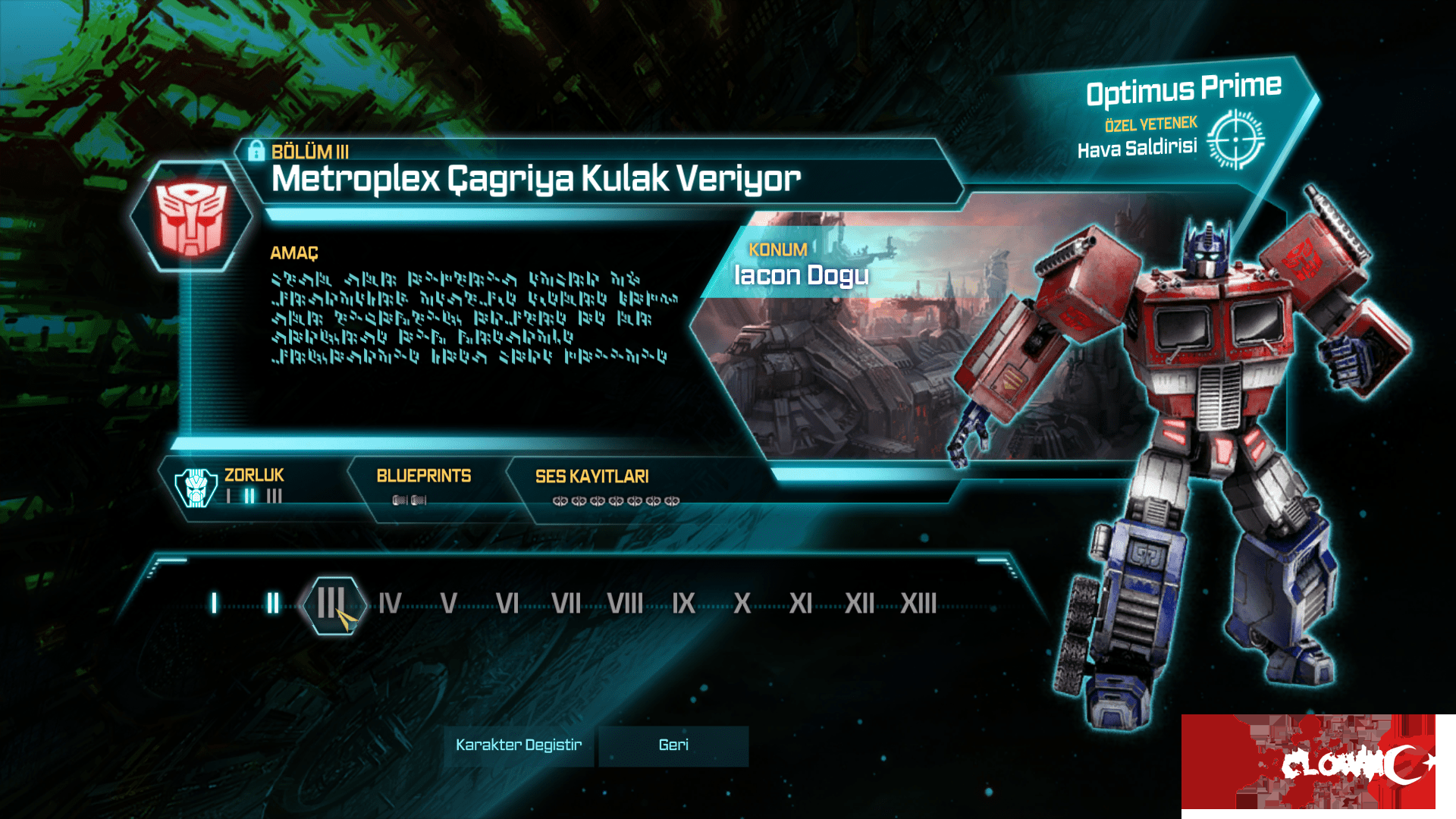The image size is (1456, 819).
Task: Select chapter IV
Action: 390,604
